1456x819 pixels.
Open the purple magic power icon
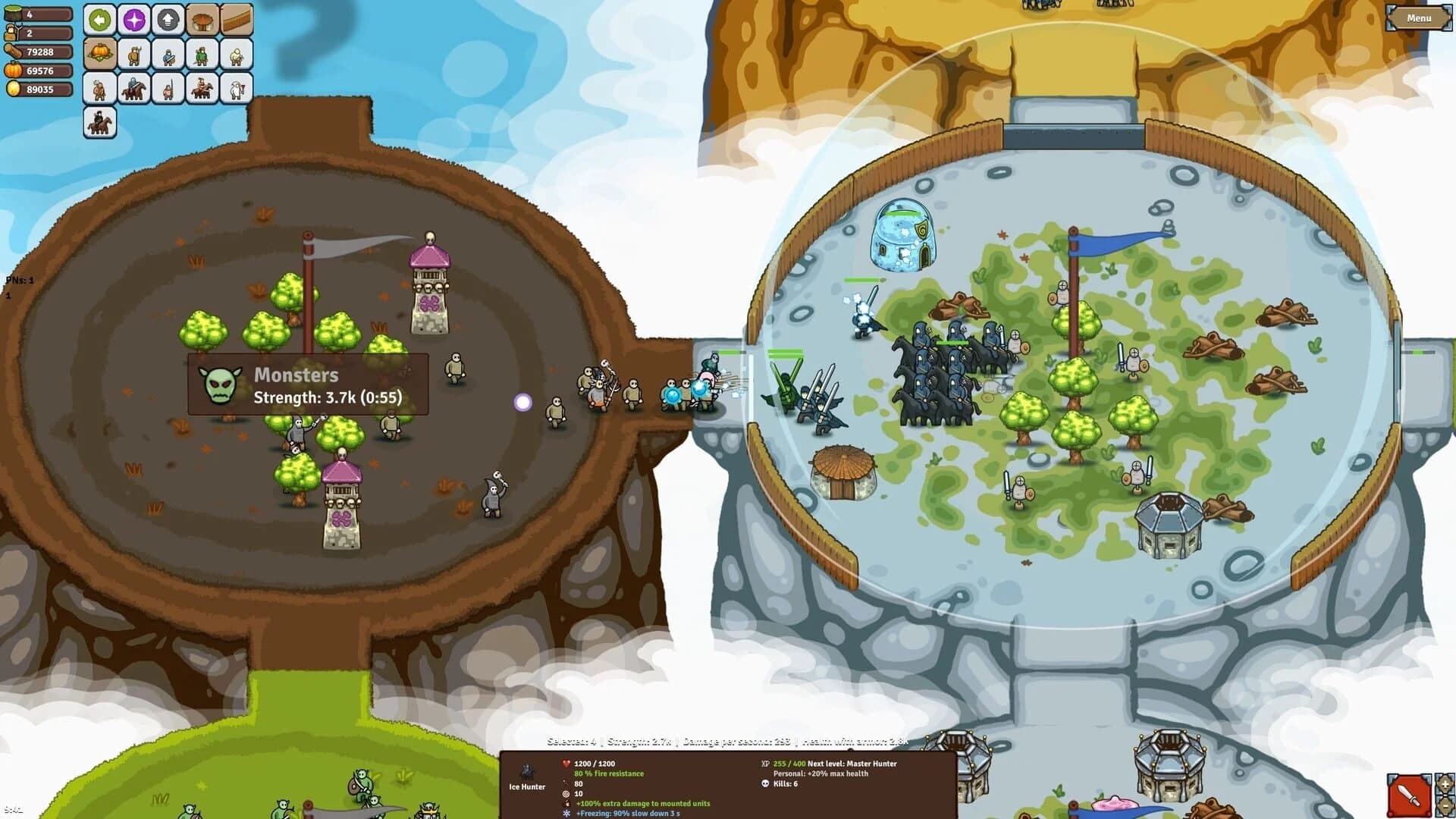pyautogui.click(x=134, y=20)
